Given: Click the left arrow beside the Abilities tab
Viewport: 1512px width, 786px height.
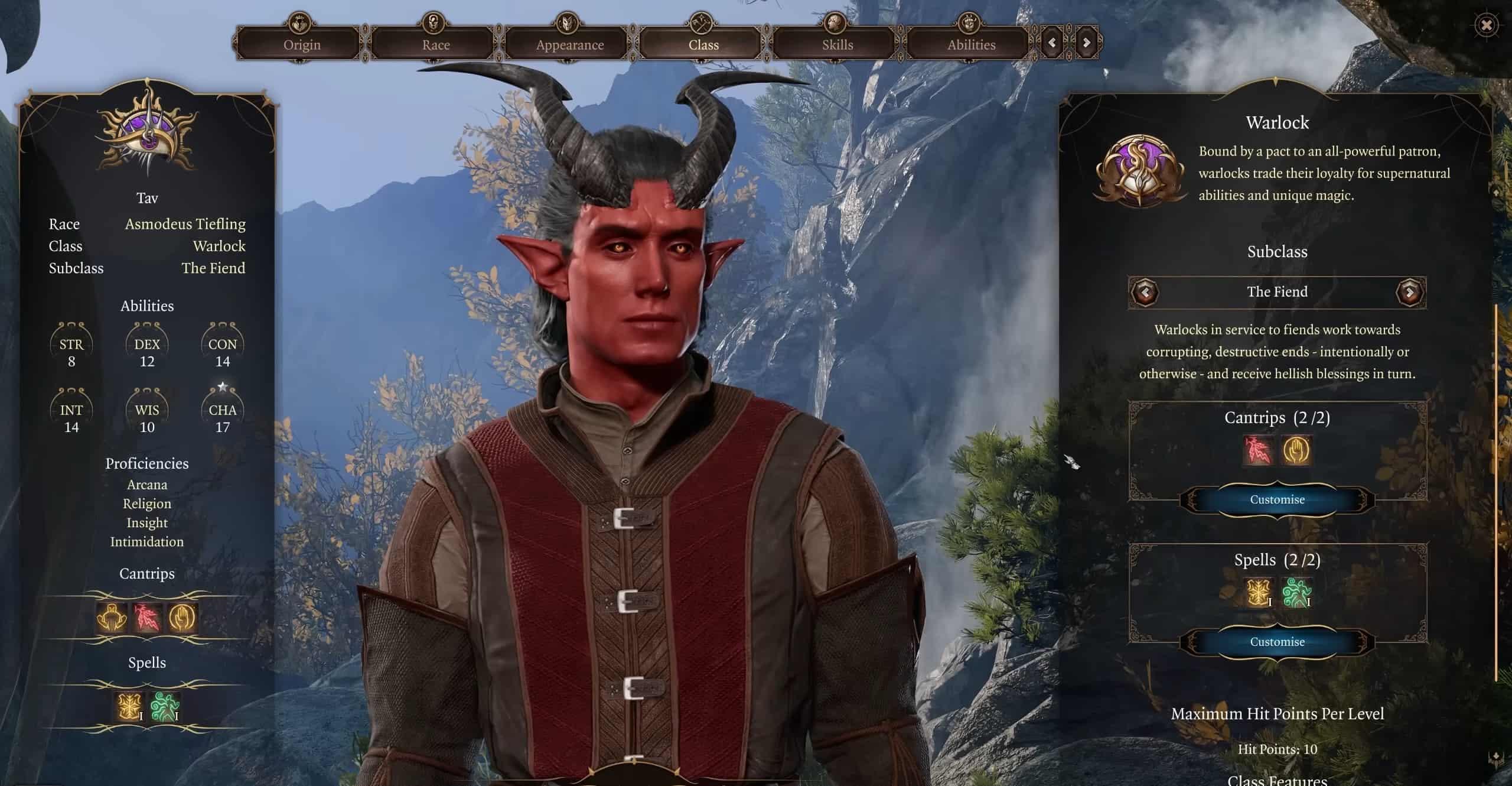Looking at the screenshot, I should click(1052, 43).
